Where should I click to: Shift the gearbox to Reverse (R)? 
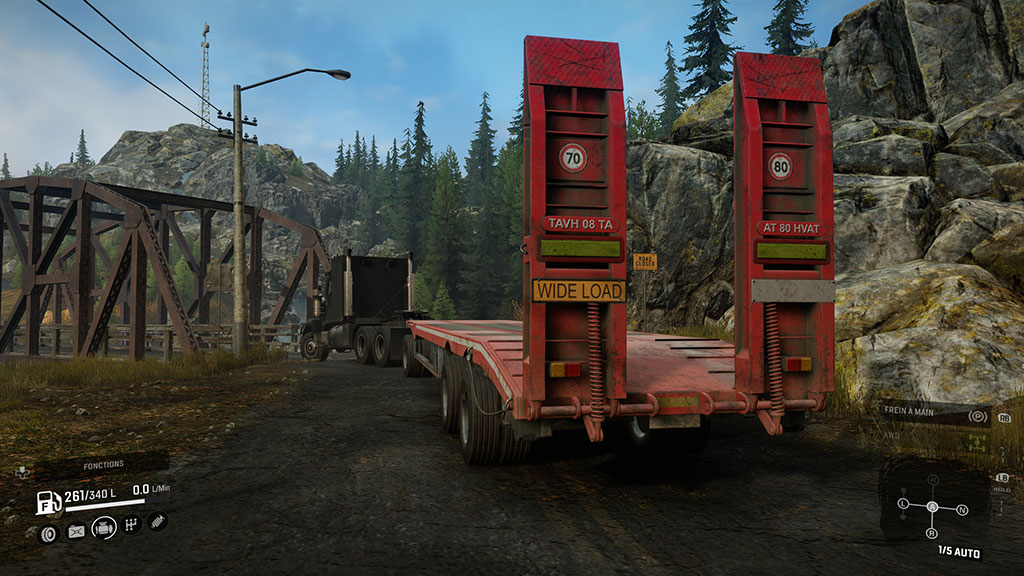933,532
